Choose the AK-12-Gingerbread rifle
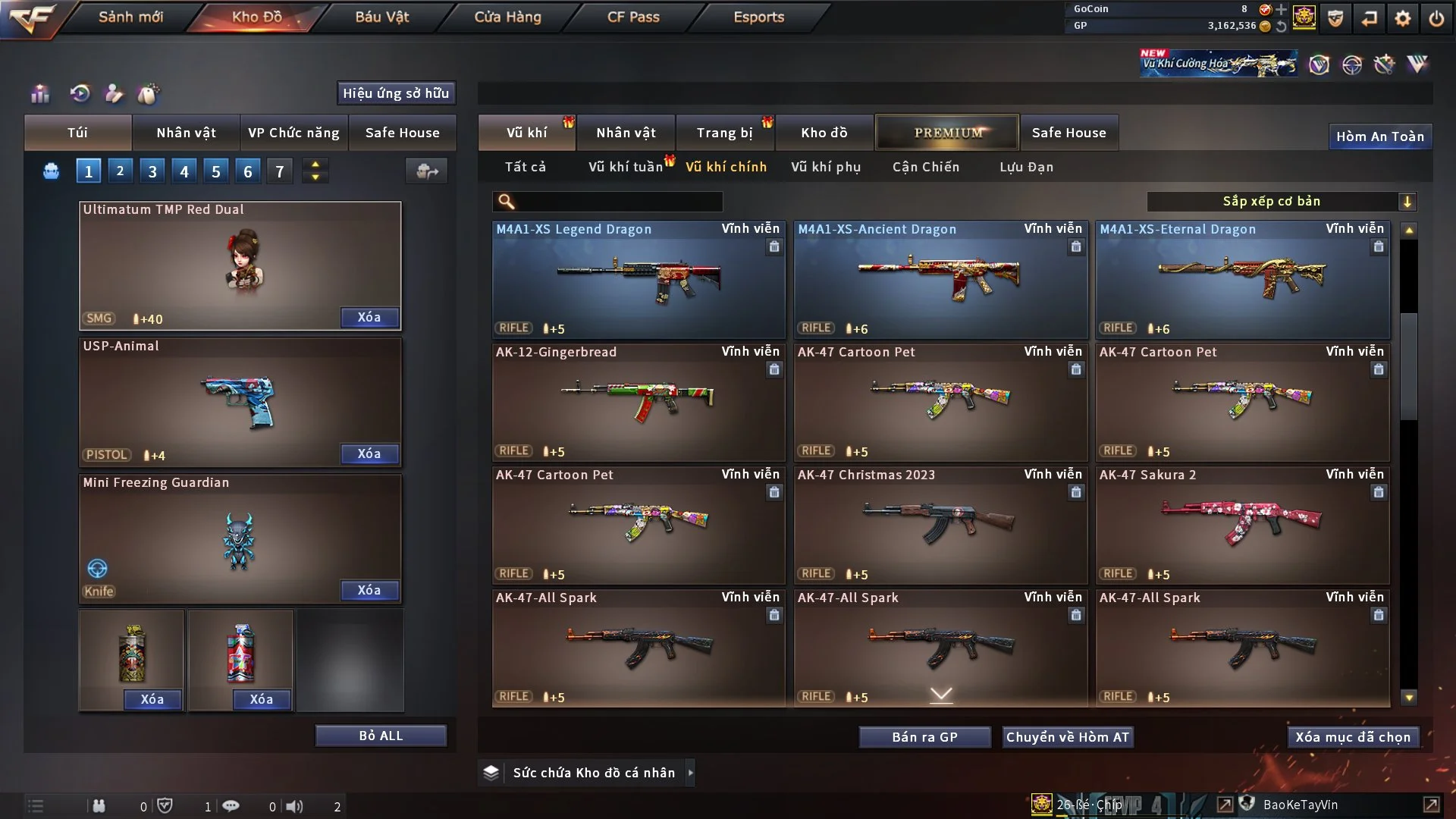The width and height of the screenshot is (1456, 819). 639,402
